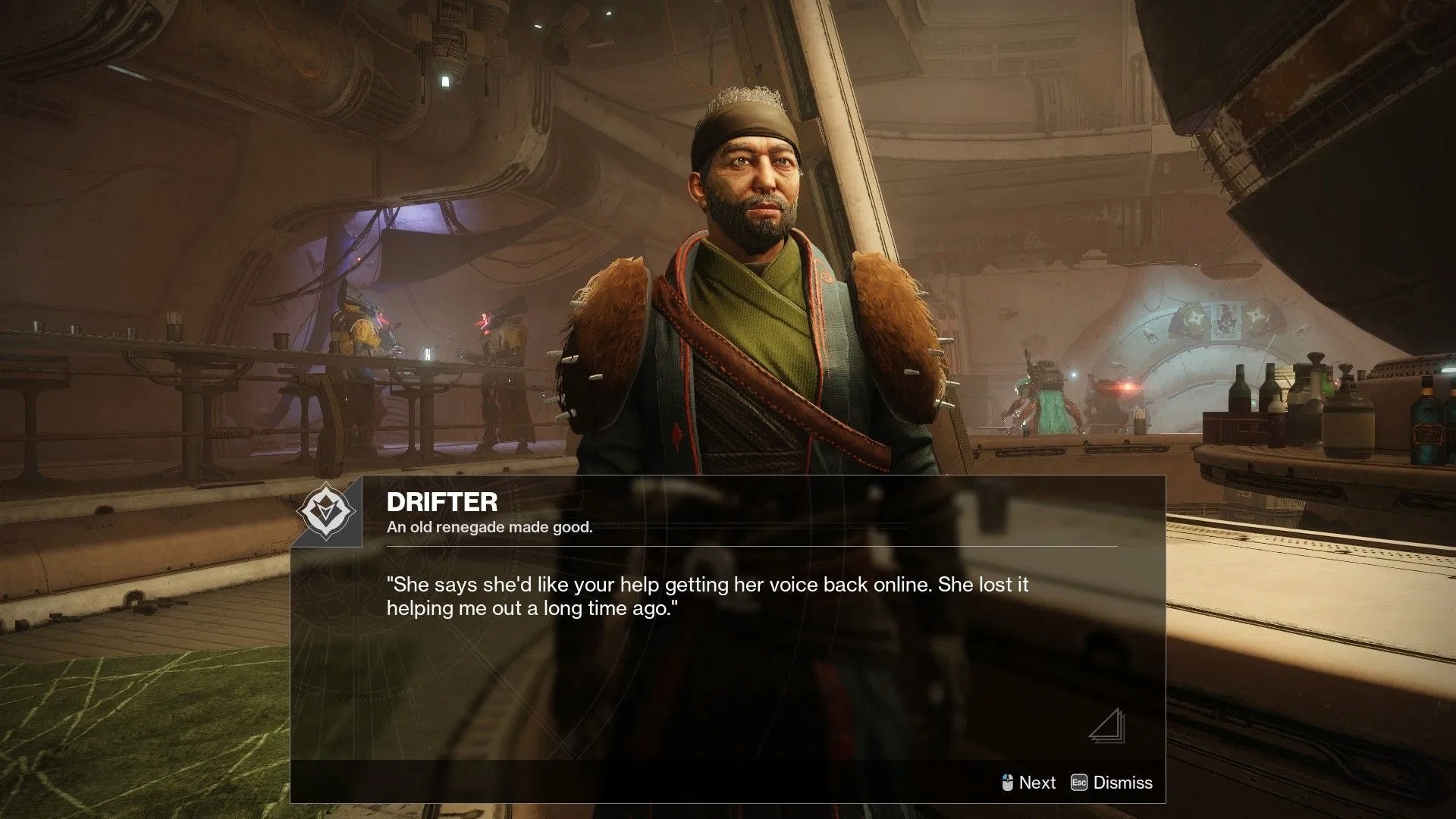Screen dimensions: 1456x819
Task: Click the green bottle on the bar table
Action: coord(1426,421)
